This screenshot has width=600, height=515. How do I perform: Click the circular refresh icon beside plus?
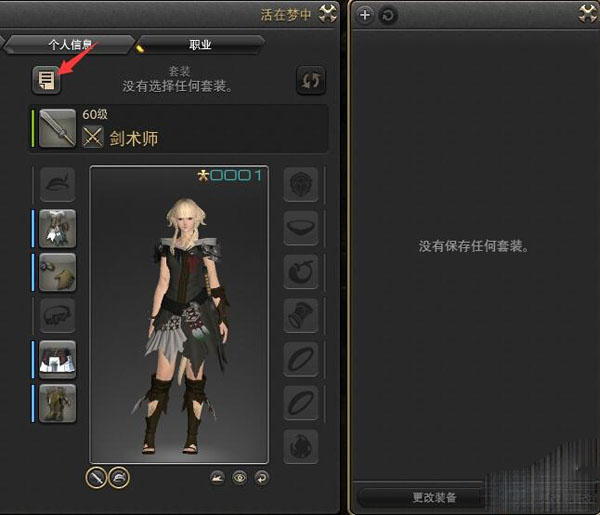[388, 14]
